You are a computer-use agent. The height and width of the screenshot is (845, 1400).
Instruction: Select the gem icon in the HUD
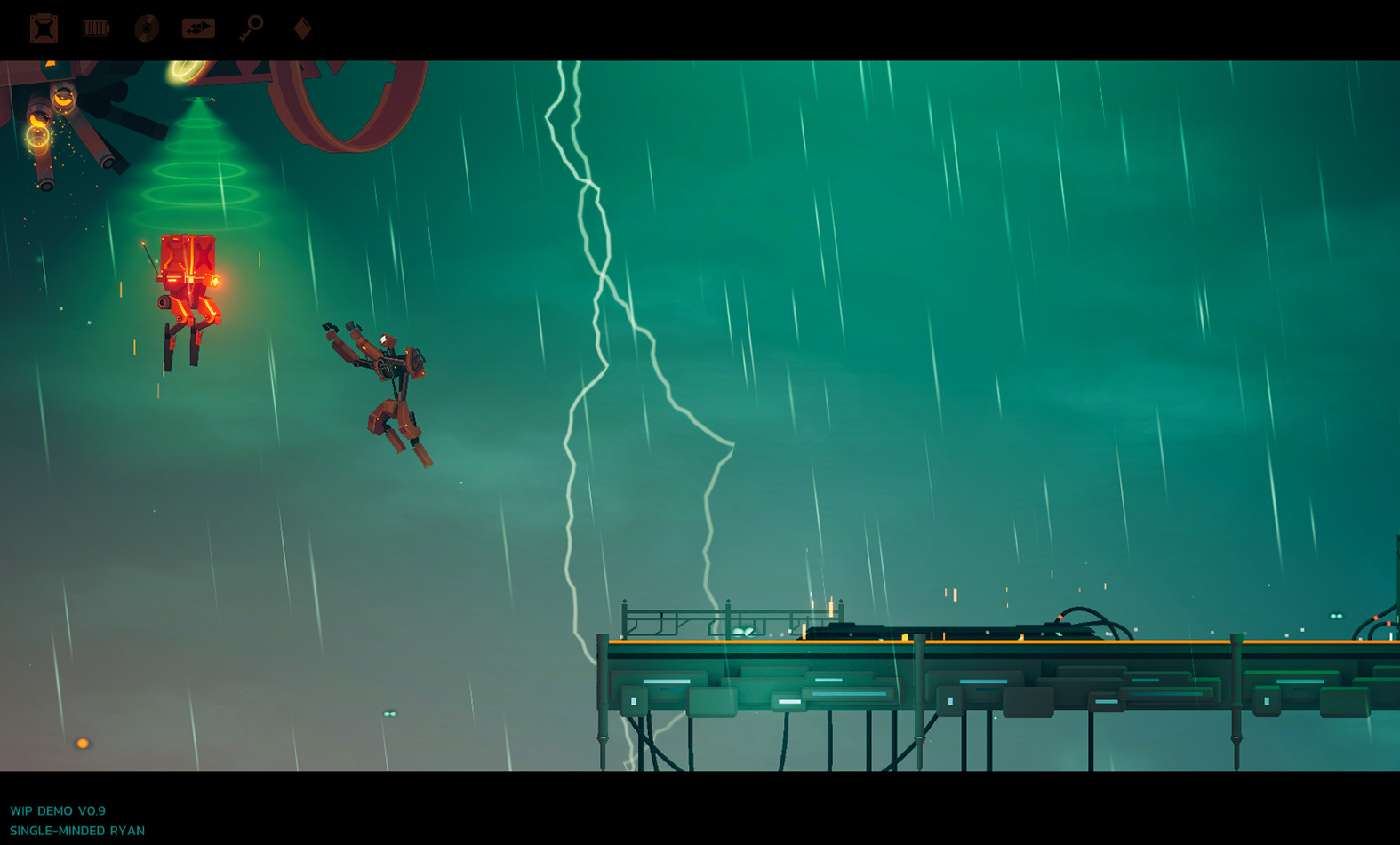point(301,28)
